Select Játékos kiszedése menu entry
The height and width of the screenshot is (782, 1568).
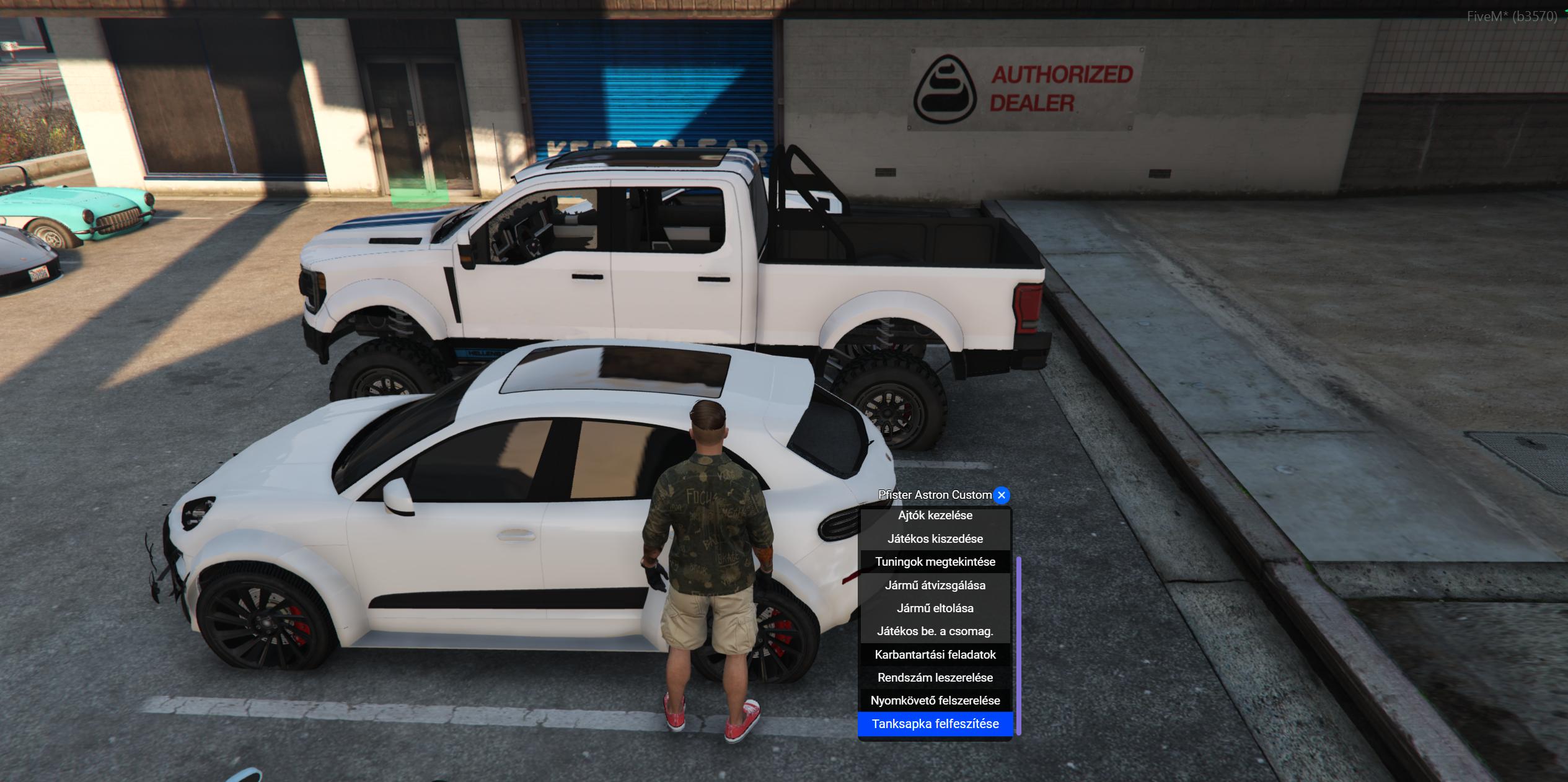(x=935, y=538)
